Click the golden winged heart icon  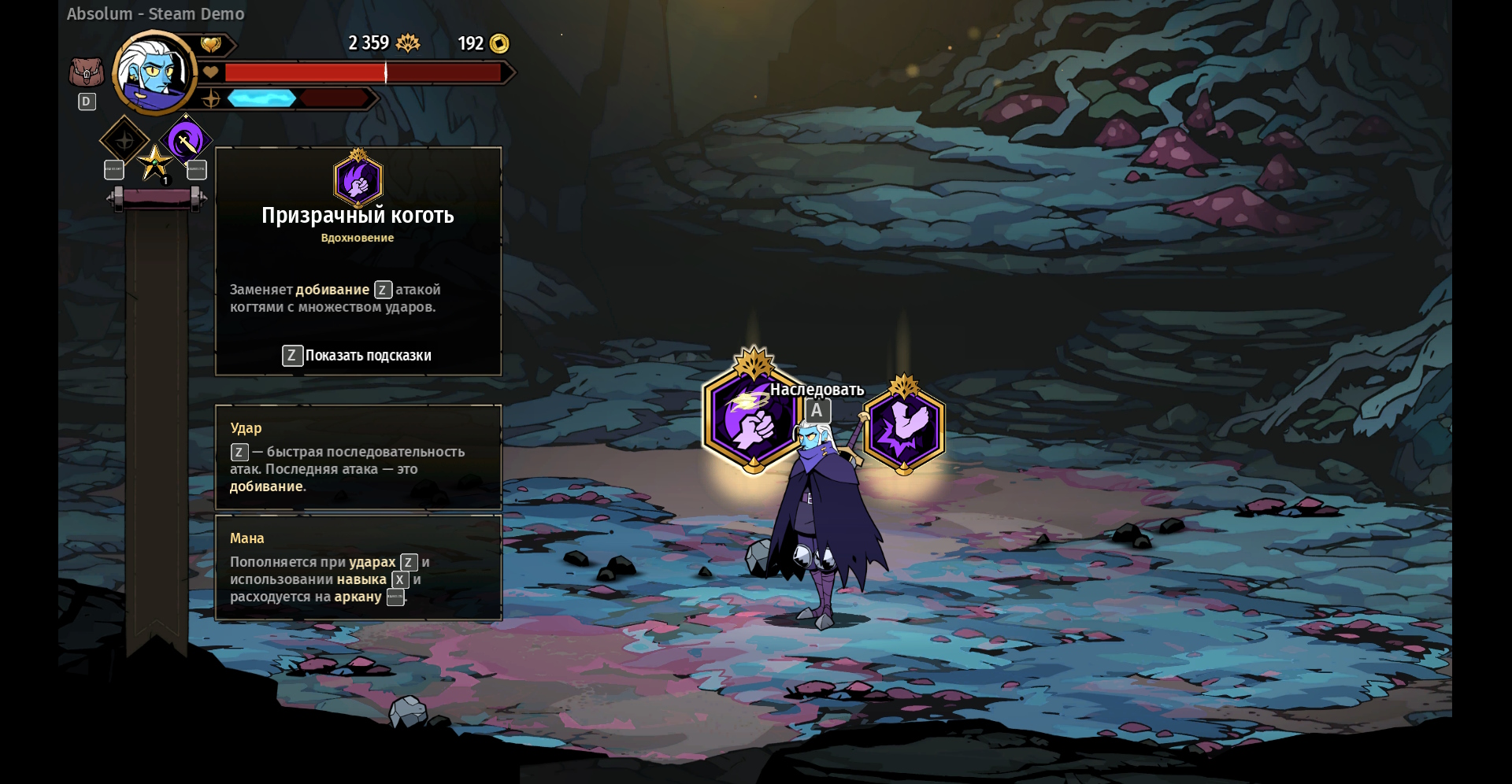(211, 45)
